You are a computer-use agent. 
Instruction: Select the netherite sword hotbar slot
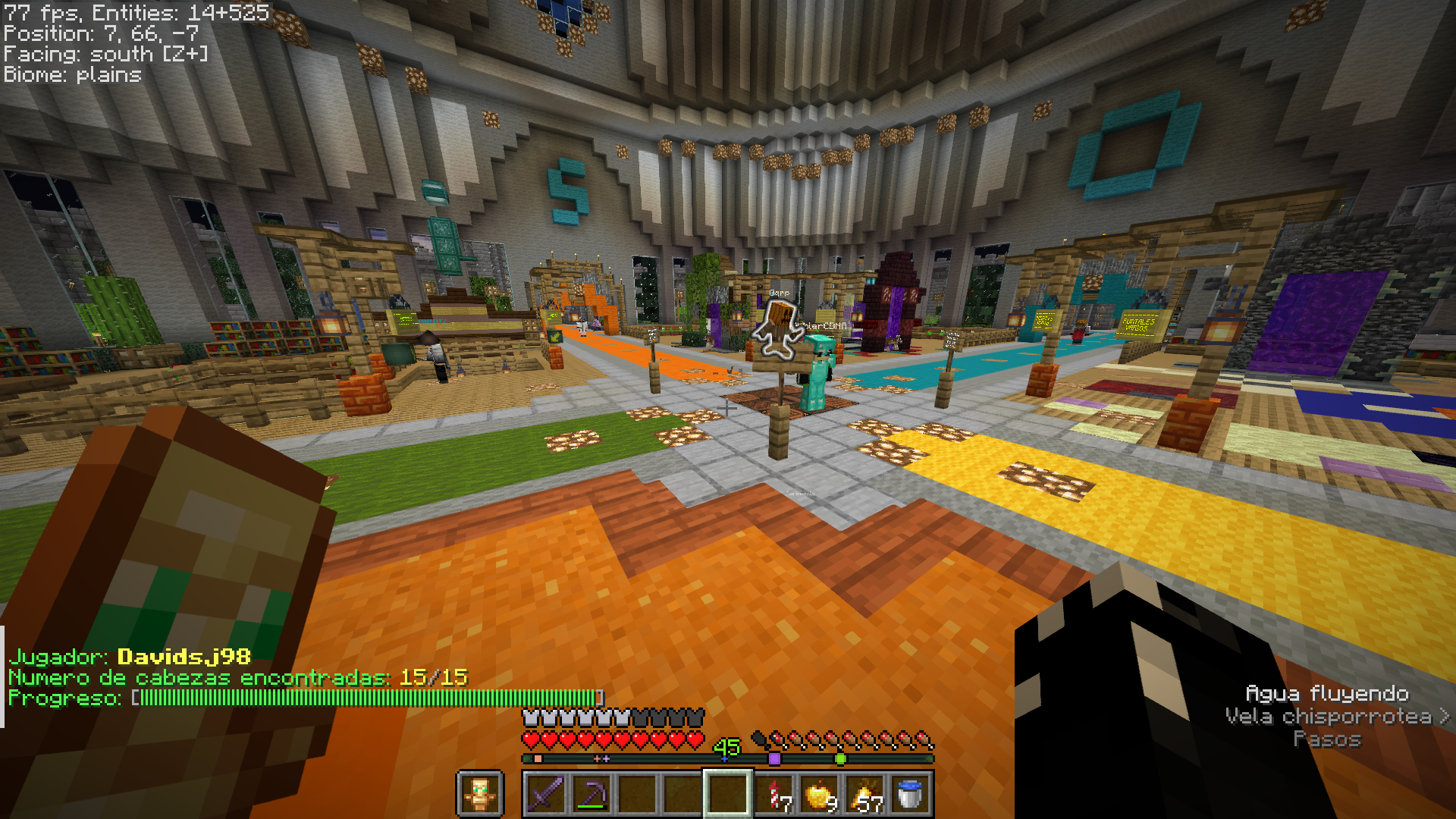tap(545, 794)
